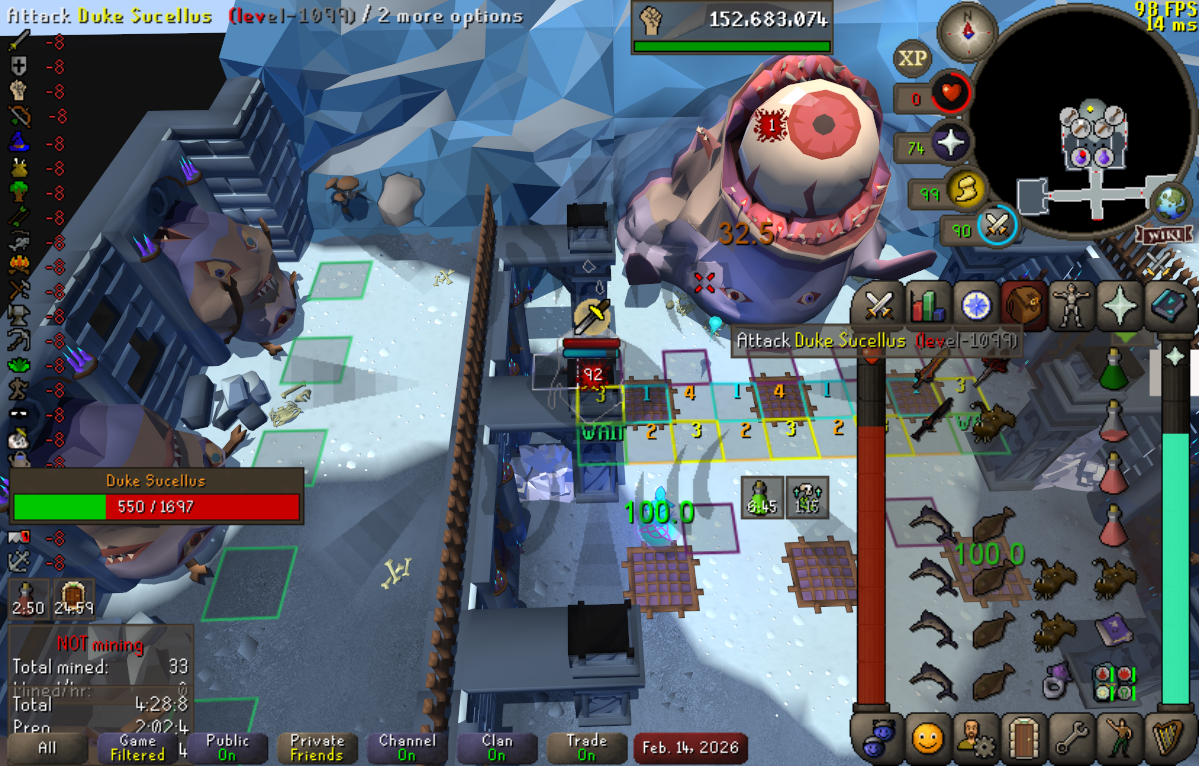Switch to the Skills tab
The width and height of the screenshot is (1199, 766).
pos(928,305)
